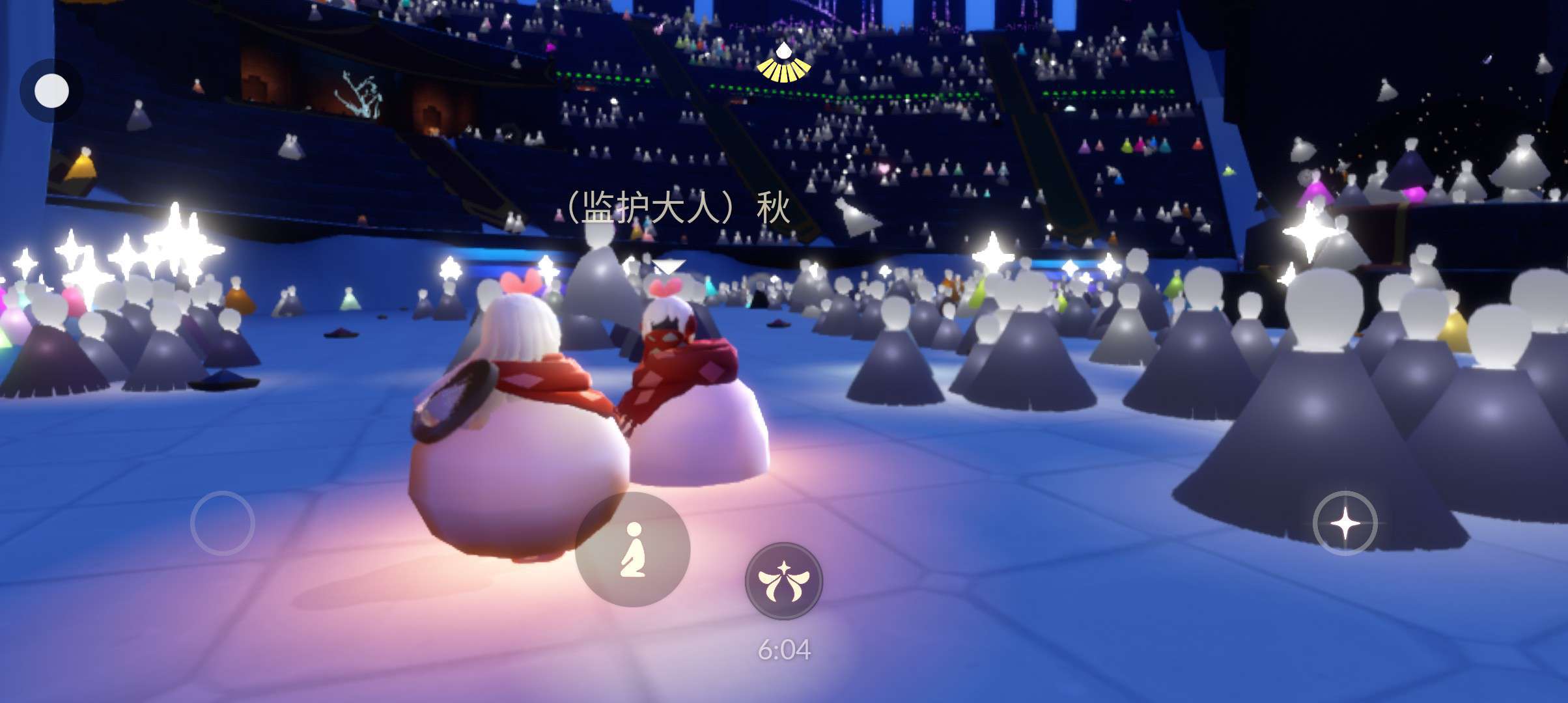Tap the empty ring movement joystick
This screenshot has height=703, width=1568.
tap(222, 523)
